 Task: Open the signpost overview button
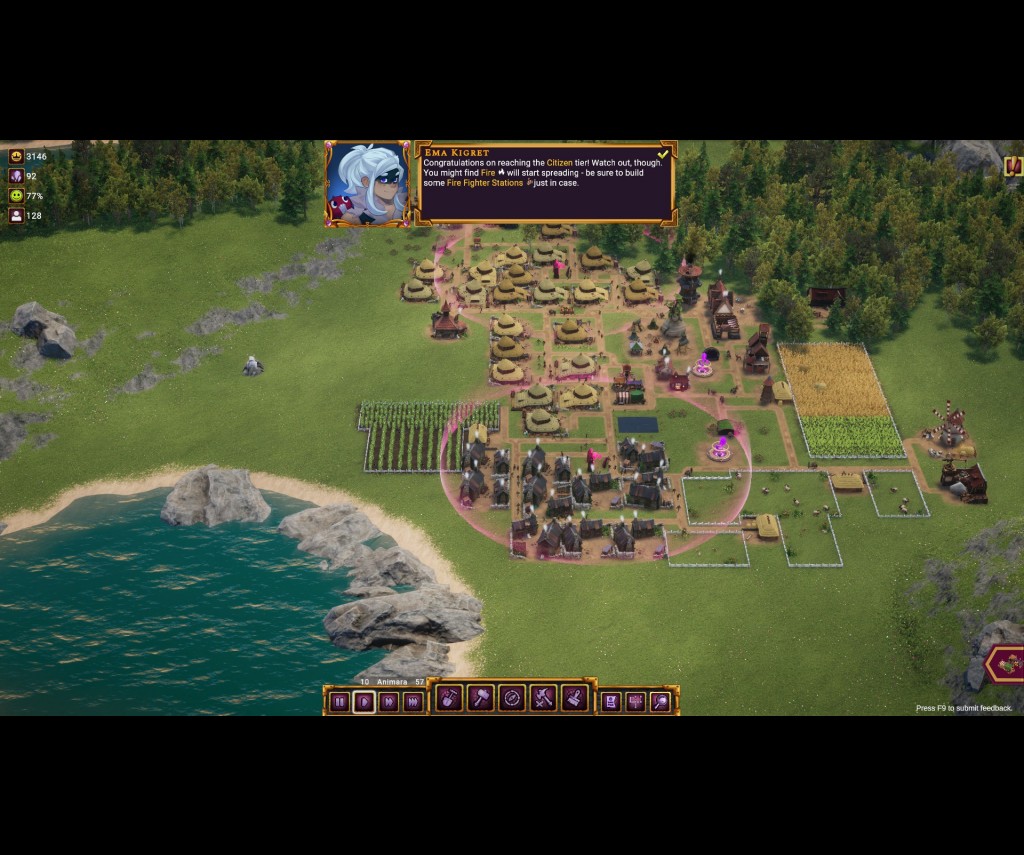tap(635, 702)
